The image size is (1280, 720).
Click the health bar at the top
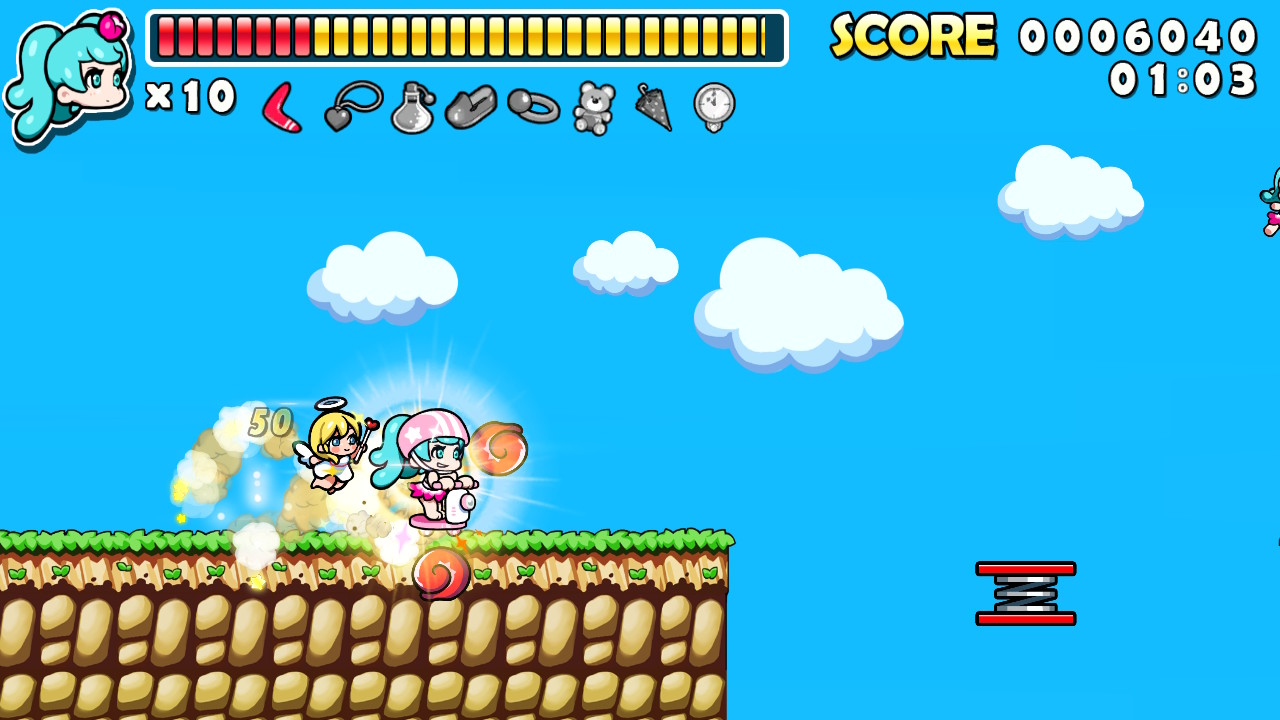click(x=465, y=38)
